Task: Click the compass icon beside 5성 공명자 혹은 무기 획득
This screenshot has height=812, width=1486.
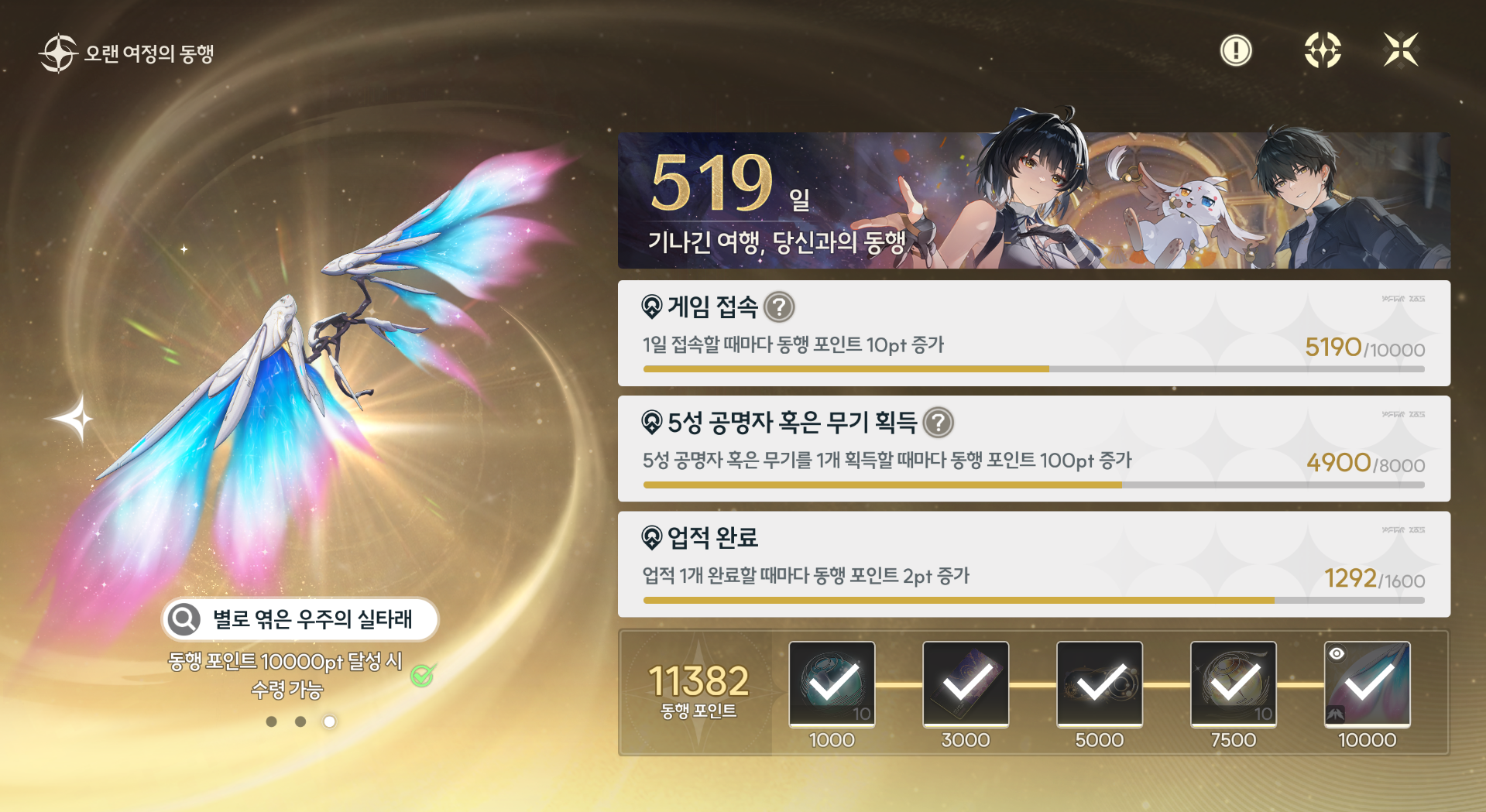Action: pyautogui.click(x=653, y=423)
